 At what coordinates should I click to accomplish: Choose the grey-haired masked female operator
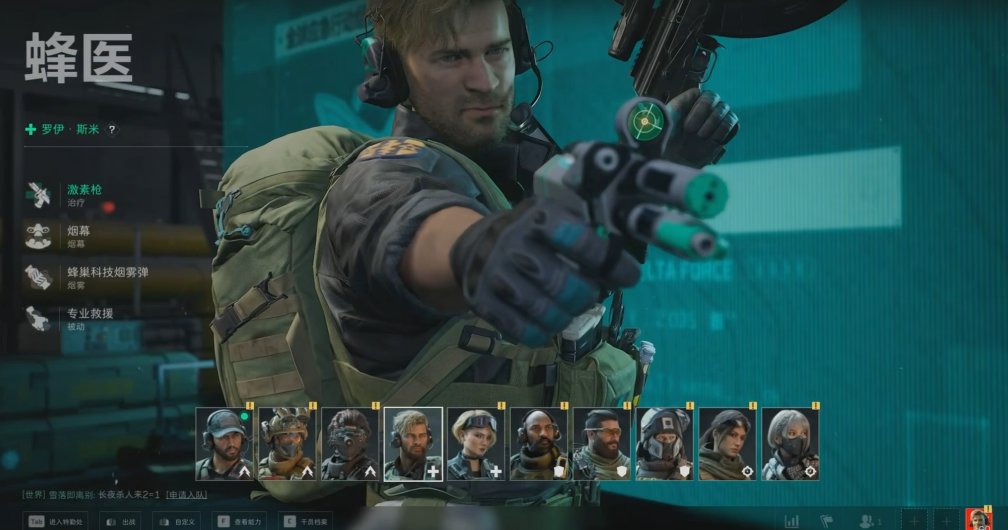click(x=790, y=444)
